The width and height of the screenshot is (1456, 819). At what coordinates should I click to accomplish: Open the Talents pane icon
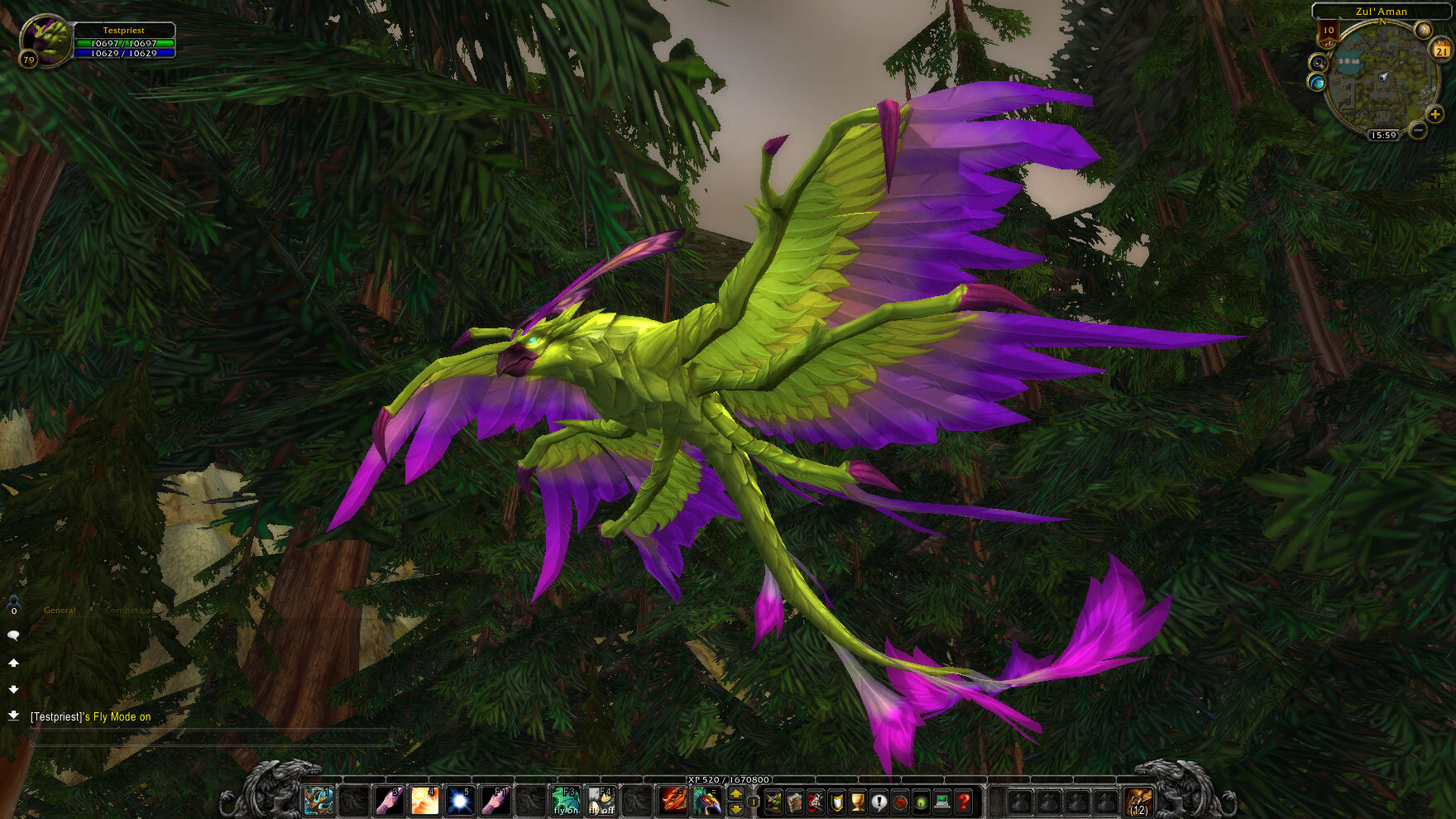tap(816, 802)
